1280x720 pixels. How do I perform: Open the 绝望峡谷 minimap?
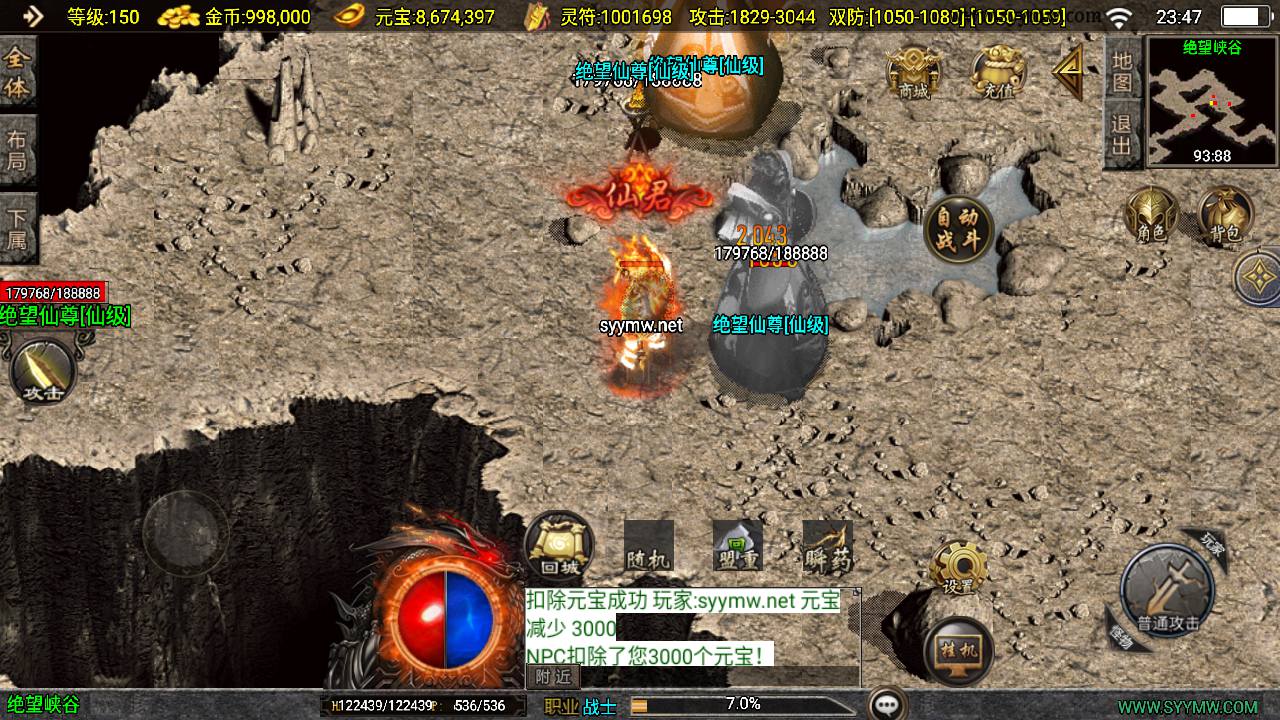point(1212,102)
